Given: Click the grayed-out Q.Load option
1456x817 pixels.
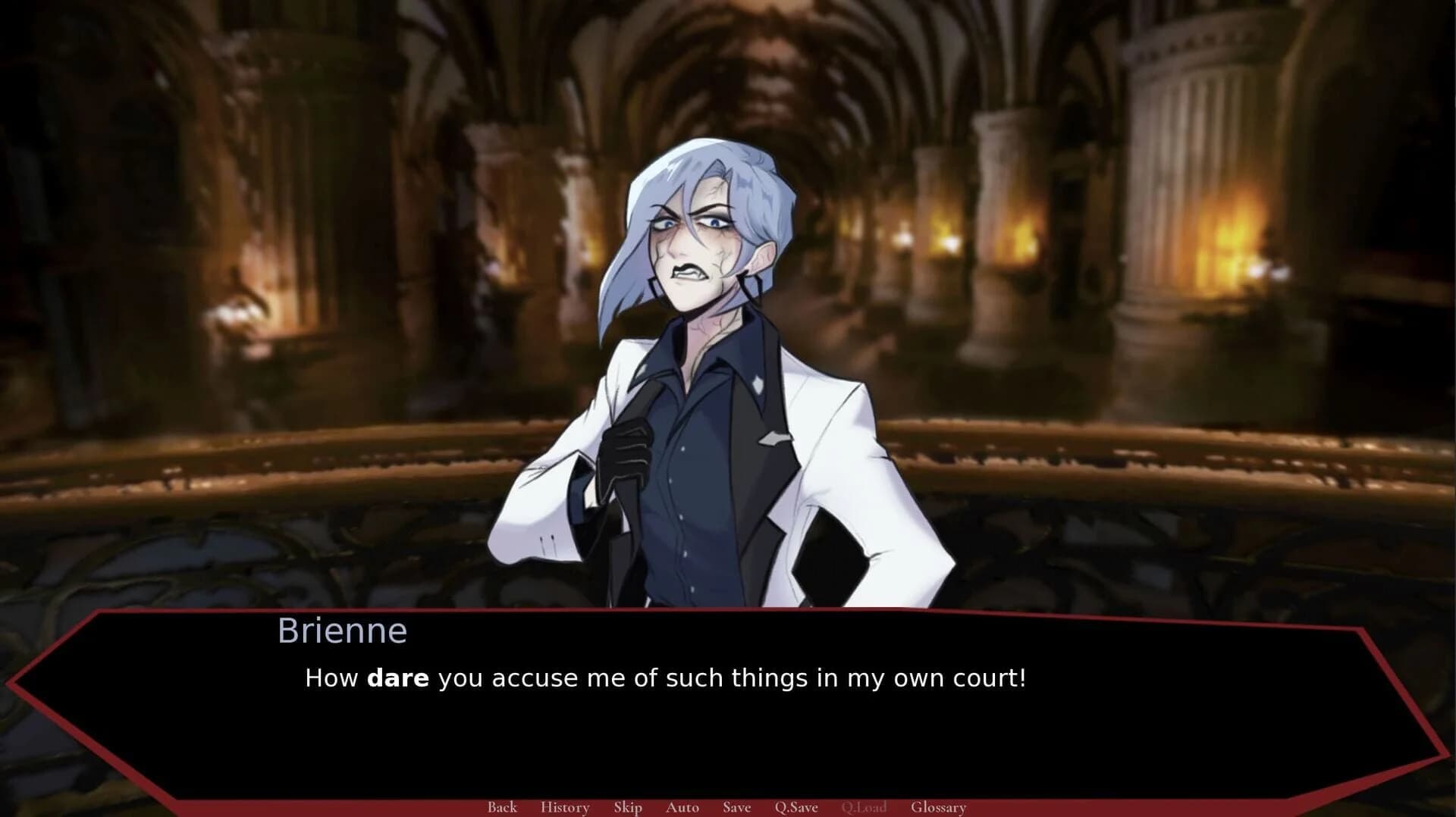Looking at the screenshot, I should pyautogui.click(x=864, y=807).
